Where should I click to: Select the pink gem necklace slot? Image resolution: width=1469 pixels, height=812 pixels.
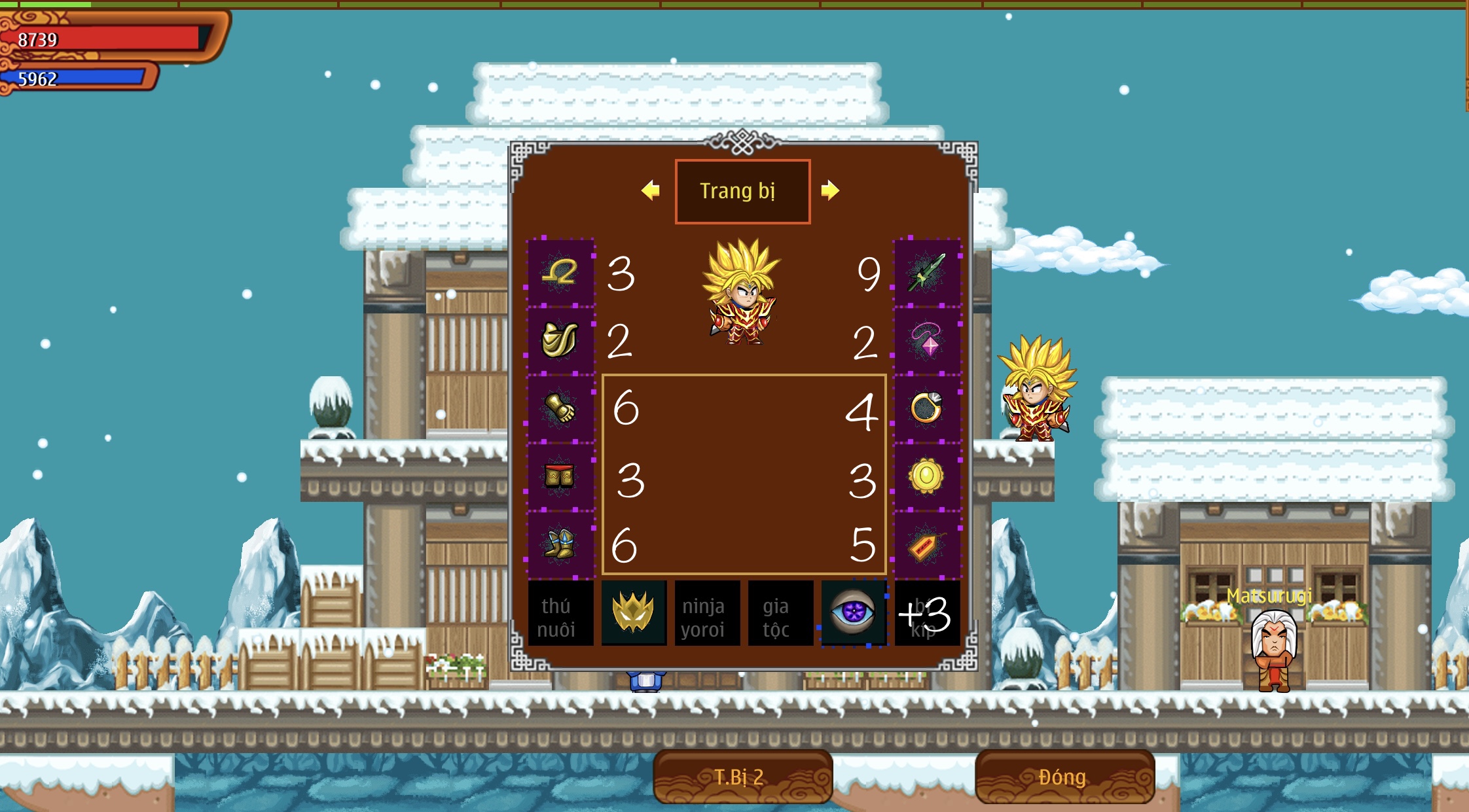[x=927, y=340]
